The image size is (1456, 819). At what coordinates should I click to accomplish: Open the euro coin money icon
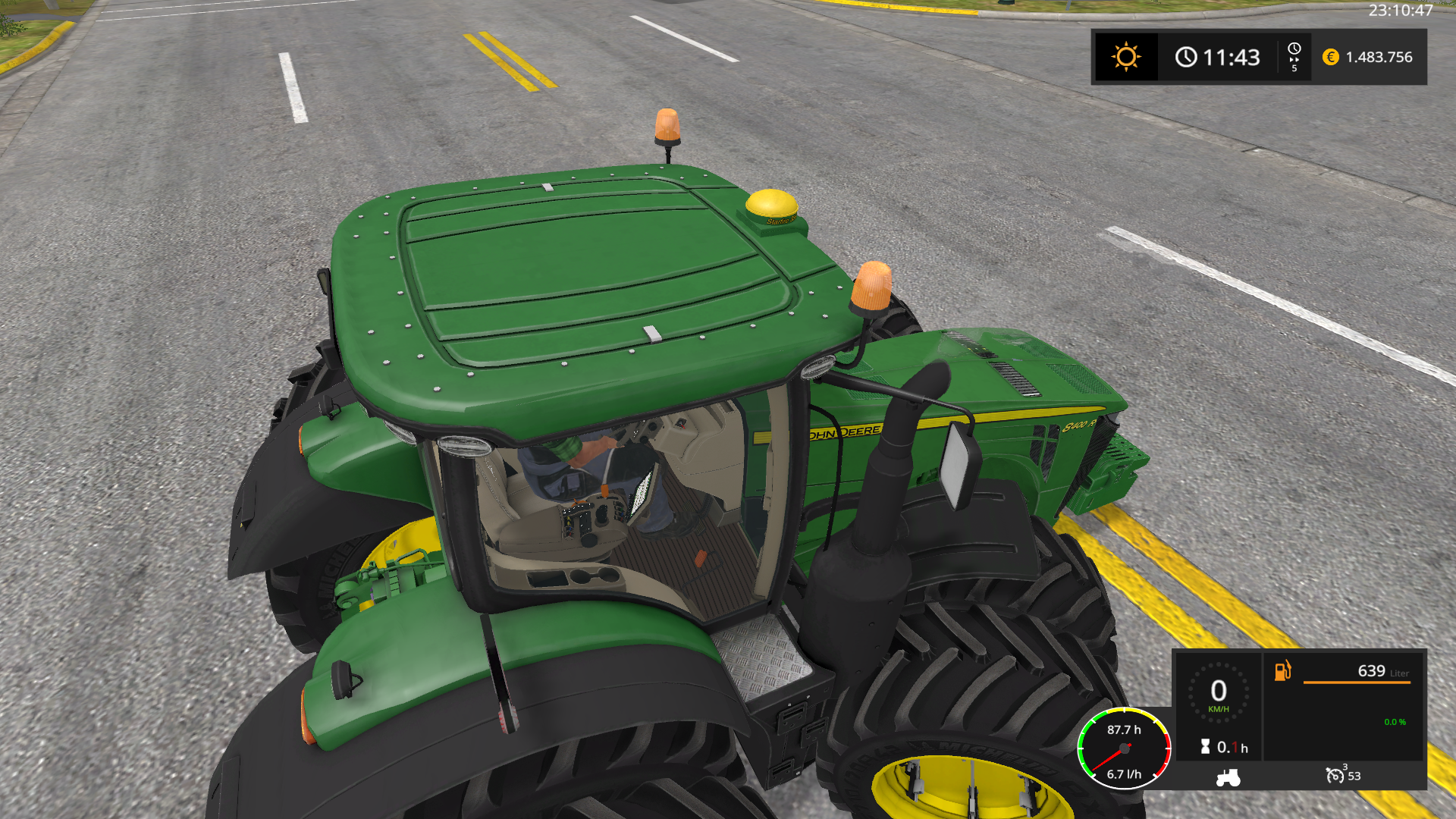[1330, 57]
